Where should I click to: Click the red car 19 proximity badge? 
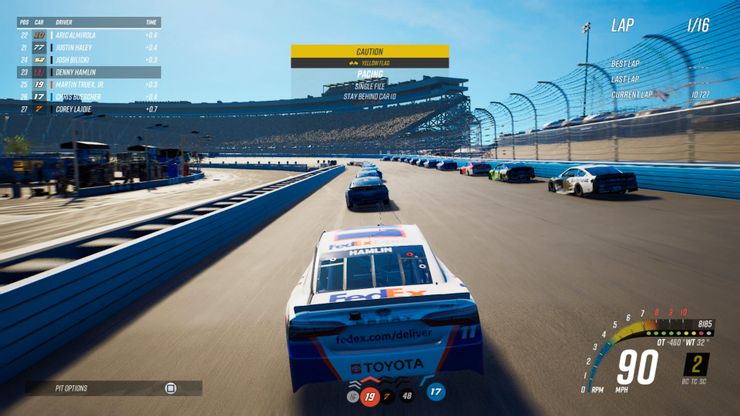[369, 395]
